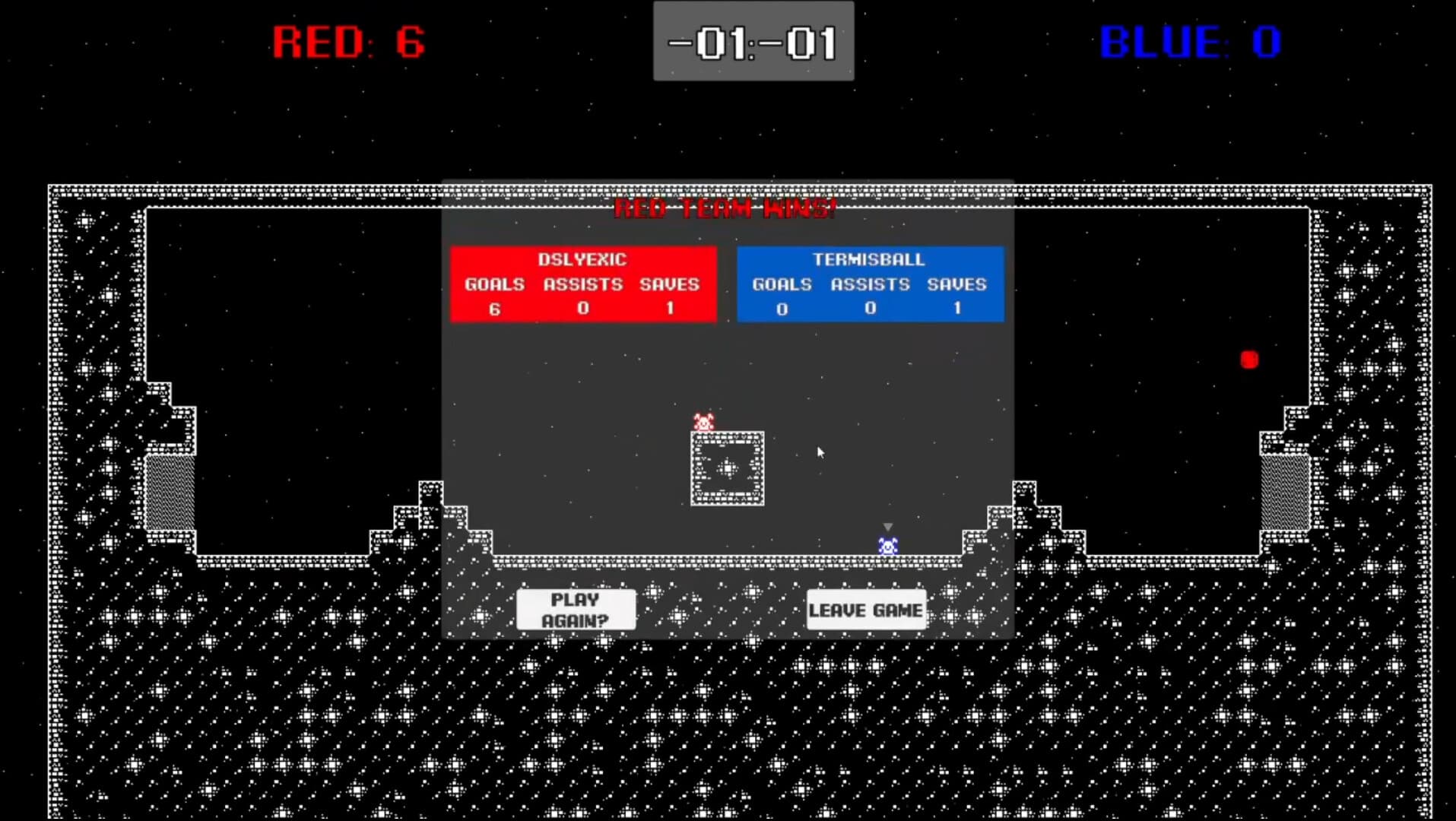Click the GOALS count under DSLYEXIC
Screen dimensions: 1456x821
coord(495,309)
